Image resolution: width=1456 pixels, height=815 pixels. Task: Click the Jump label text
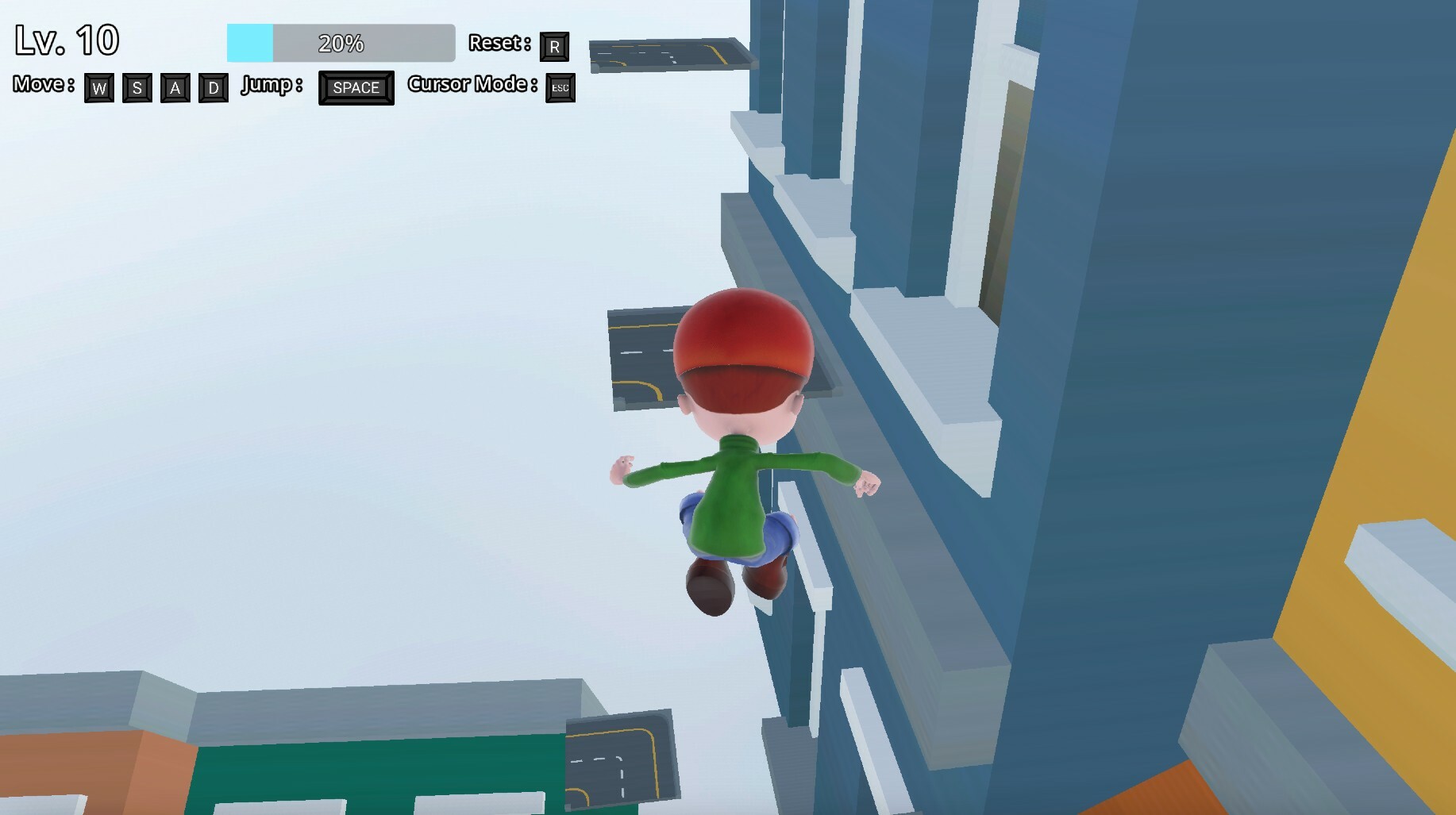click(x=270, y=86)
